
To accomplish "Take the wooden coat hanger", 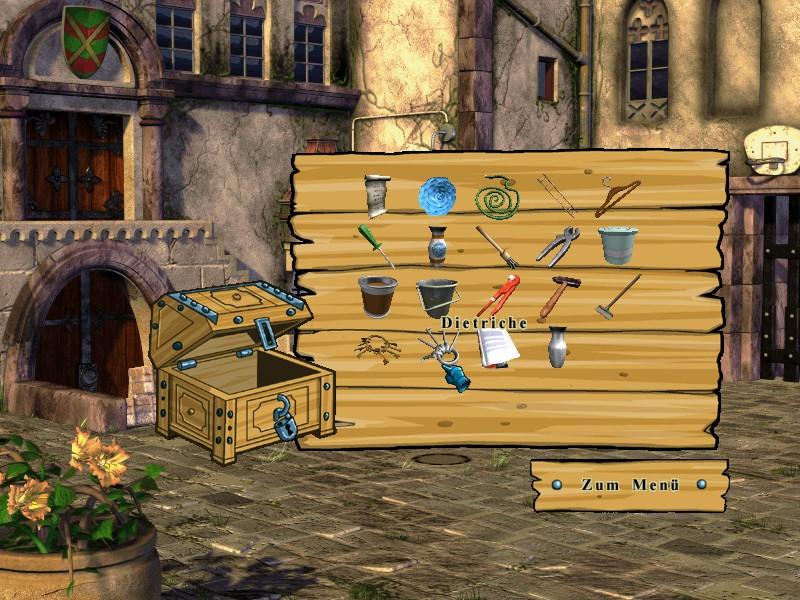I will [617, 196].
